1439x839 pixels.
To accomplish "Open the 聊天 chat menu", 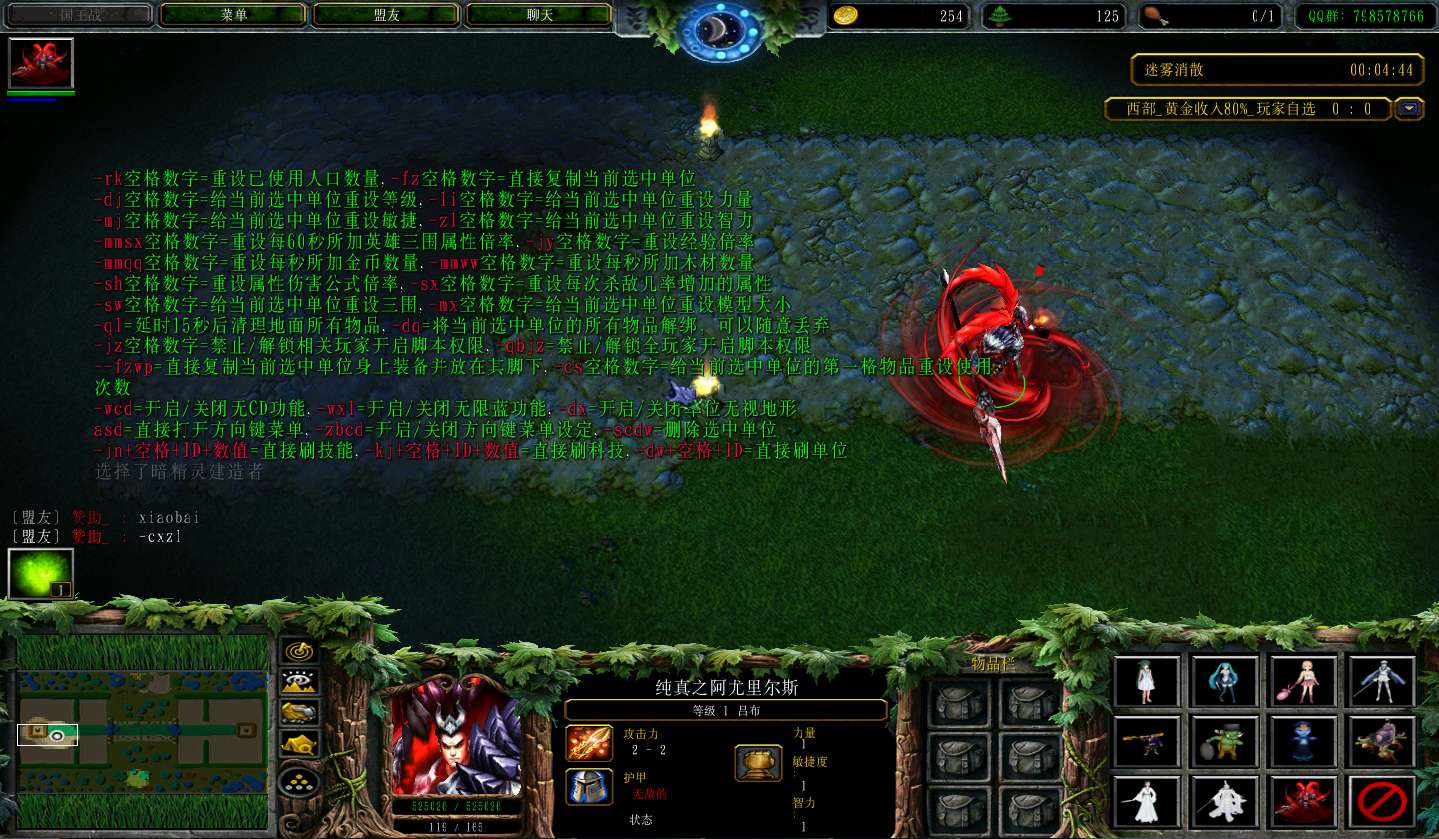I will click(538, 16).
